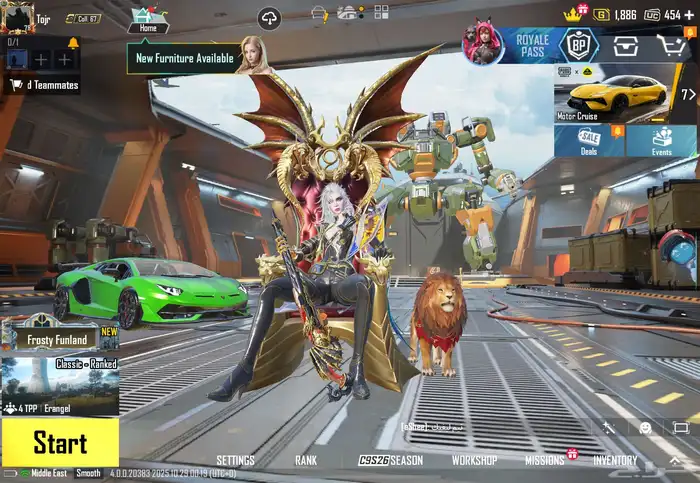700x483 pixels.
Task: Open the Deals section
Action: click(x=589, y=141)
